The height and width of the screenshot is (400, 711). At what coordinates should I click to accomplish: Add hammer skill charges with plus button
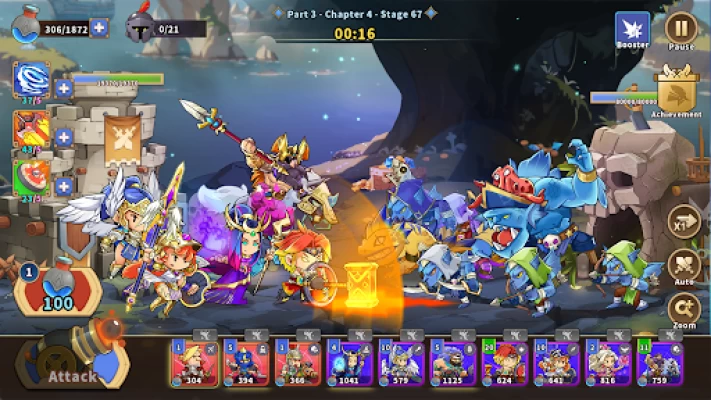coord(64,137)
